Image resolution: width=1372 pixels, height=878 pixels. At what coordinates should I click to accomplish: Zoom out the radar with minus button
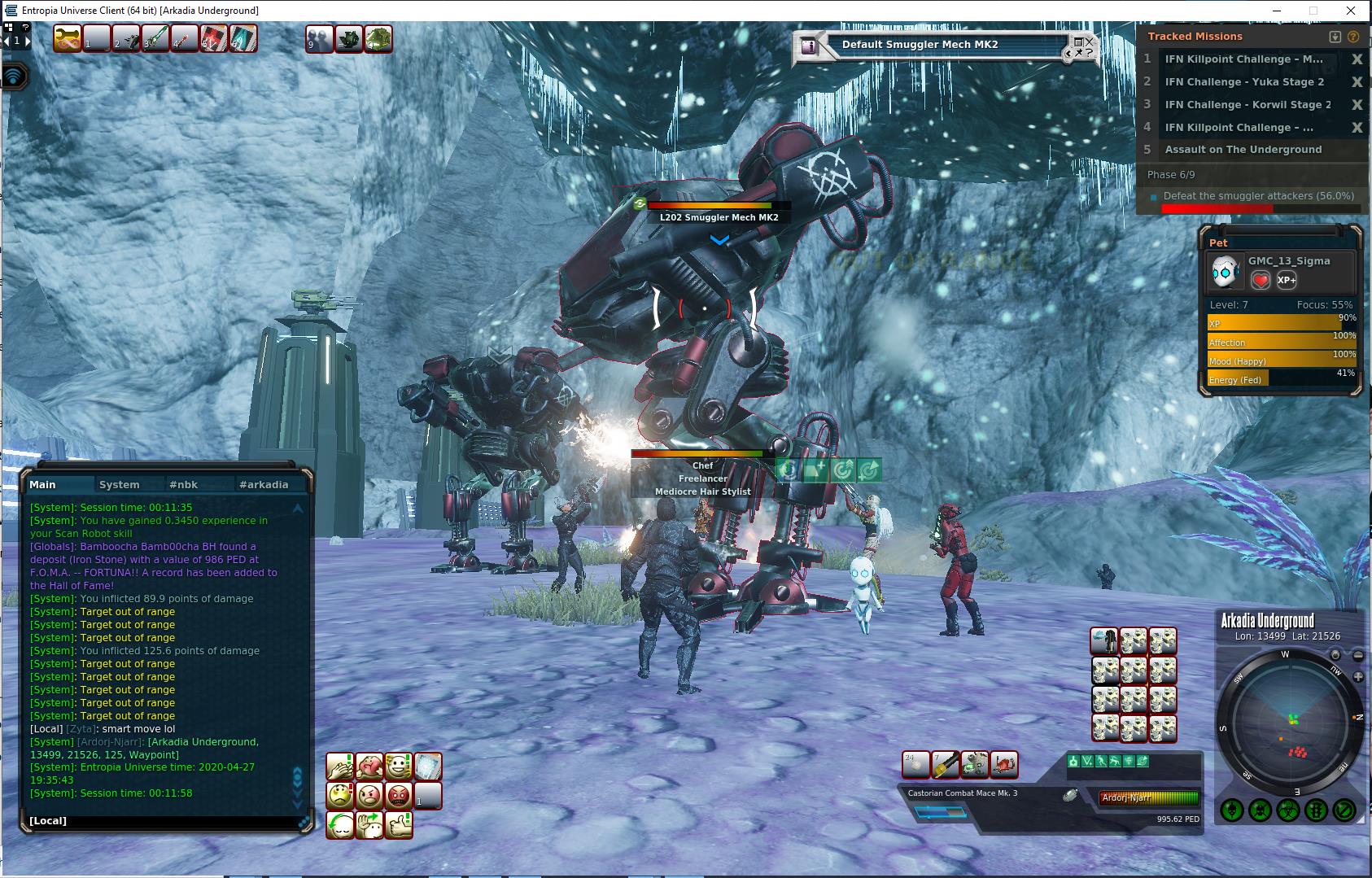pyautogui.click(x=1358, y=655)
